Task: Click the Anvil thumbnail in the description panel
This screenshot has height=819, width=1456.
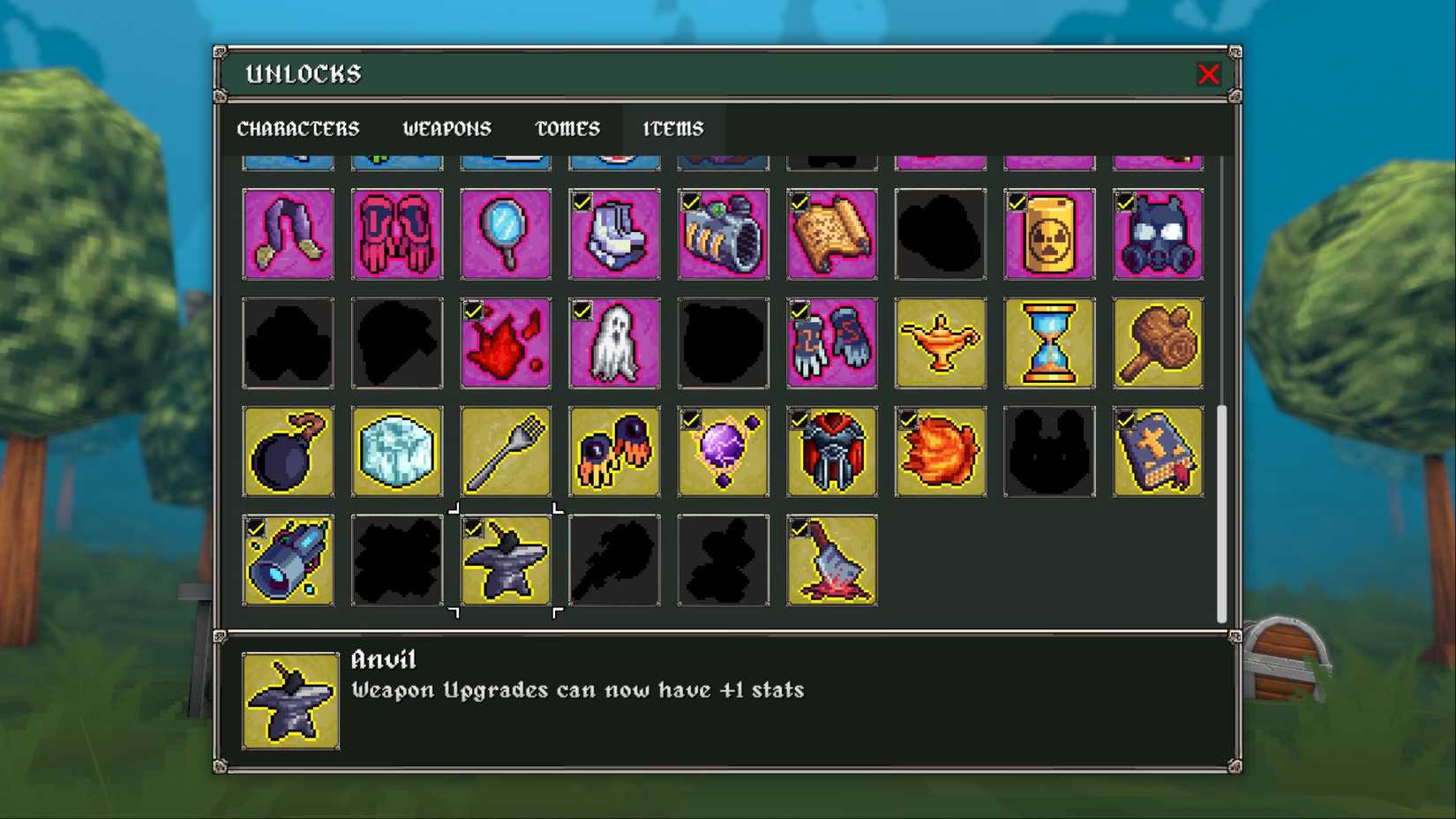Action: pos(290,702)
